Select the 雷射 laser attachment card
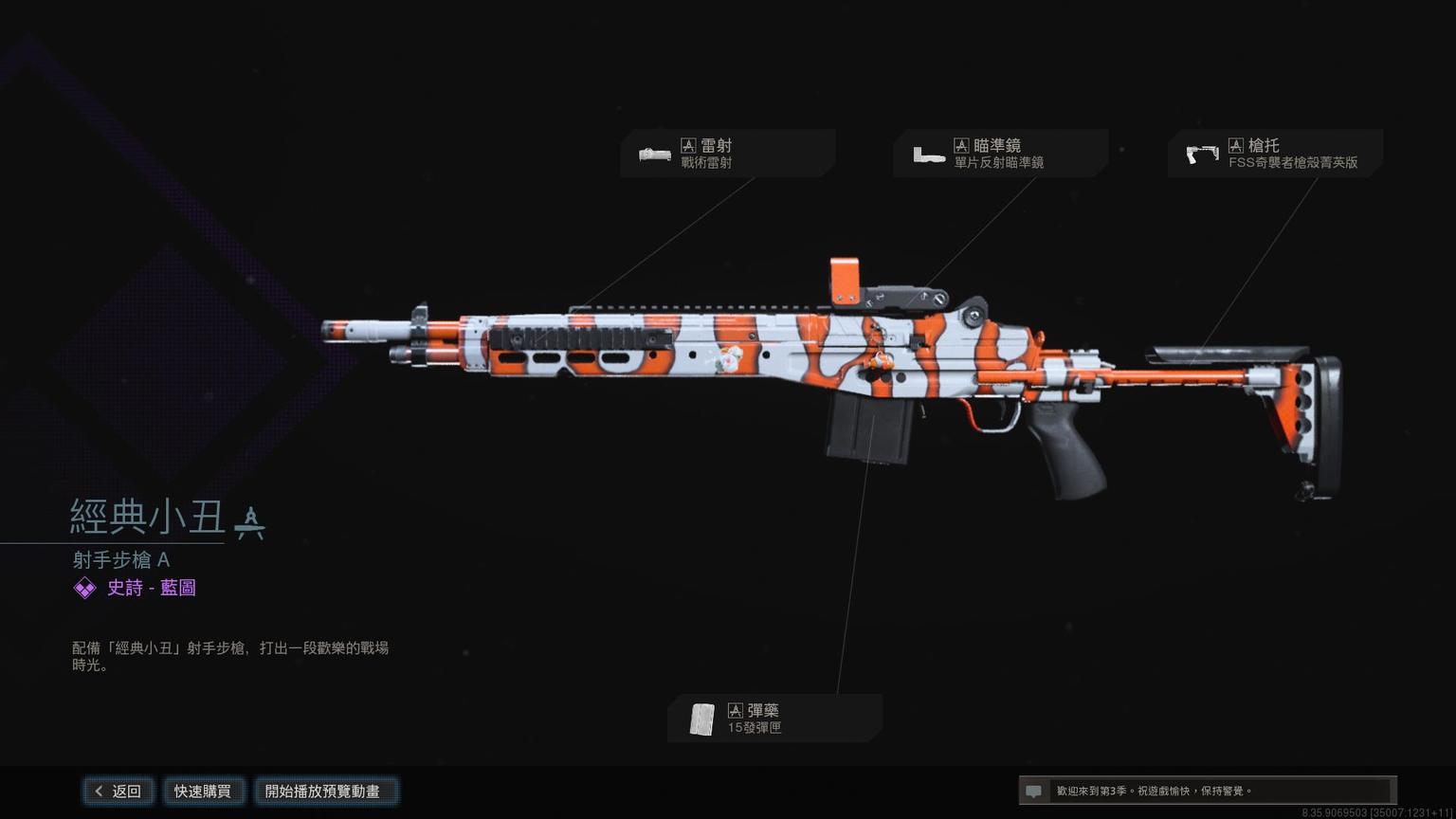 coord(726,154)
